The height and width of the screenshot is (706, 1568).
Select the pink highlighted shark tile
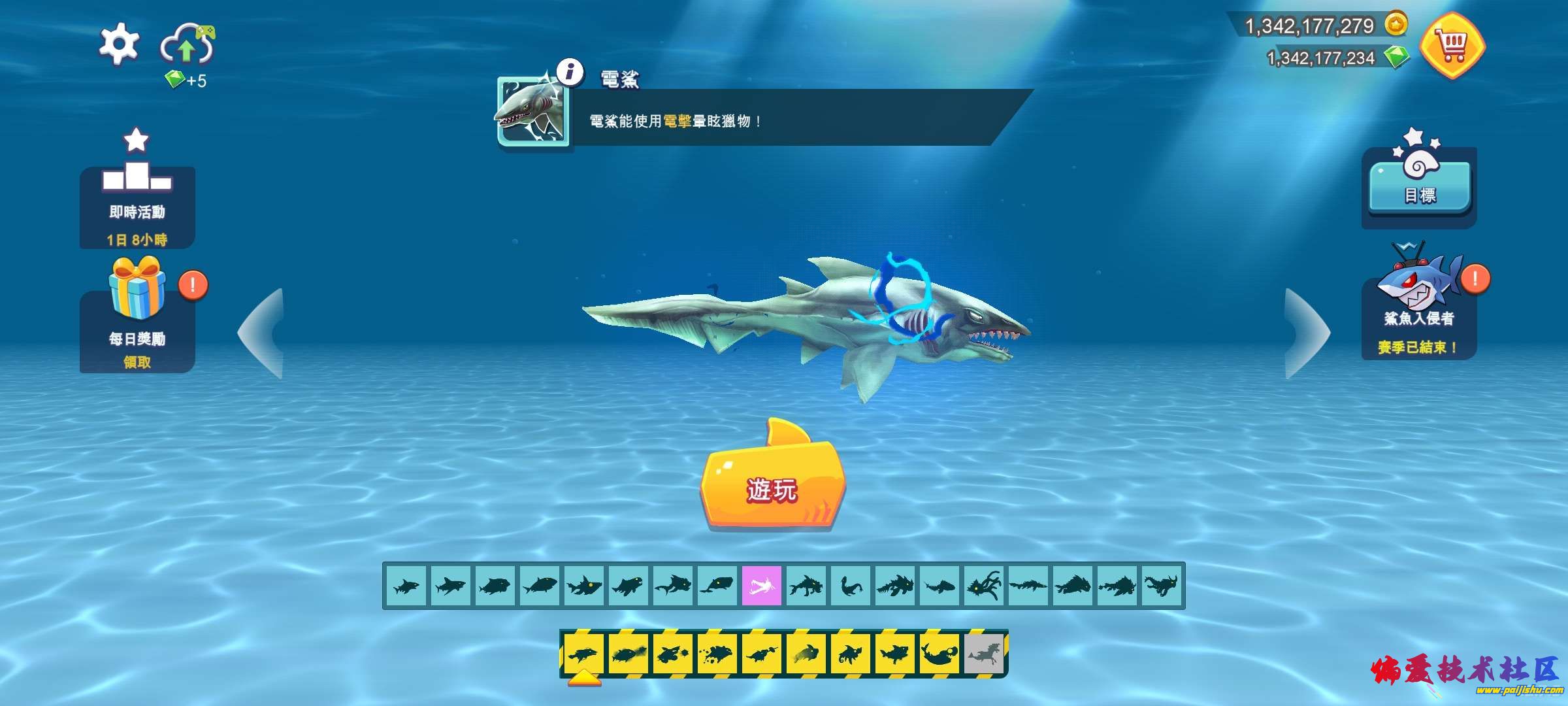pyautogui.click(x=762, y=586)
